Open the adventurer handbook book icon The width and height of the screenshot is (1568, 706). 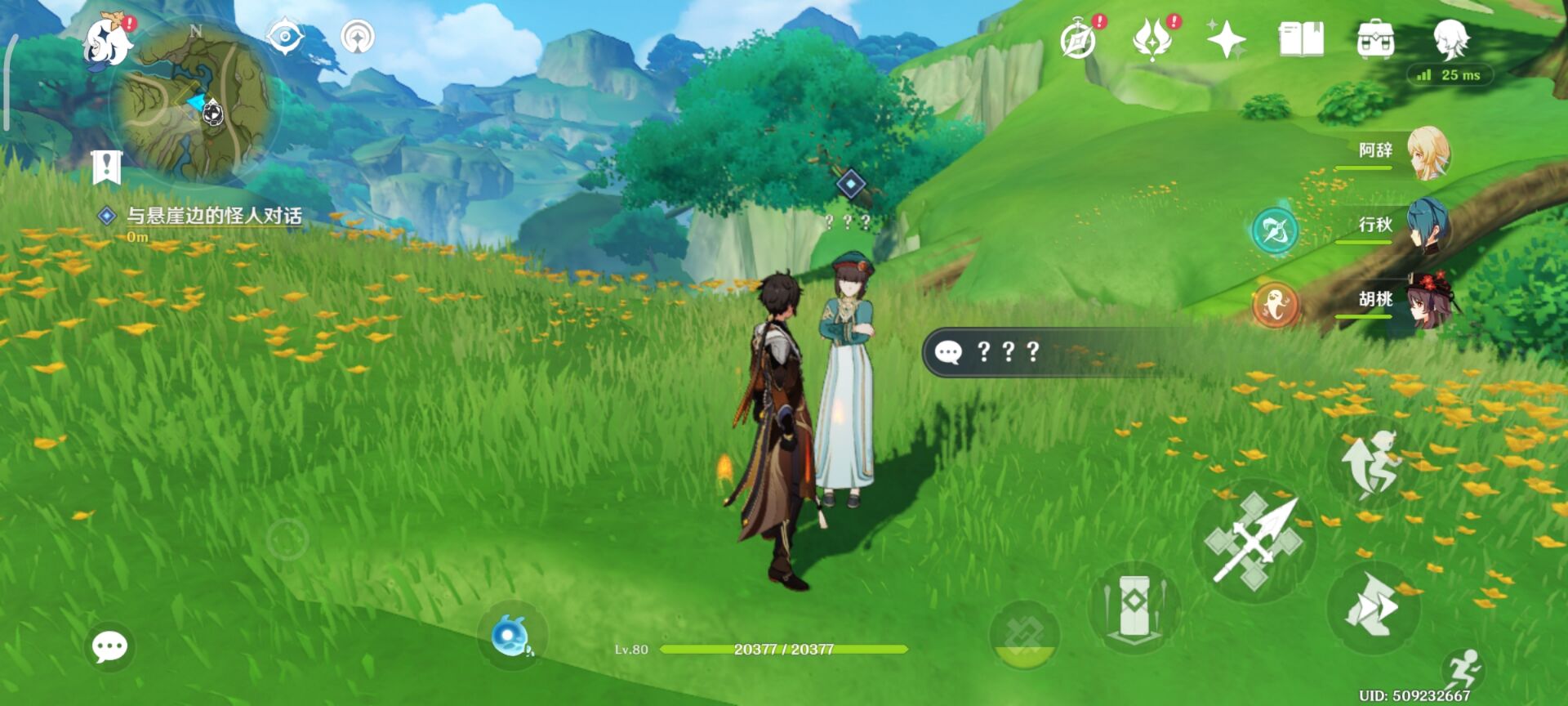click(x=1301, y=39)
